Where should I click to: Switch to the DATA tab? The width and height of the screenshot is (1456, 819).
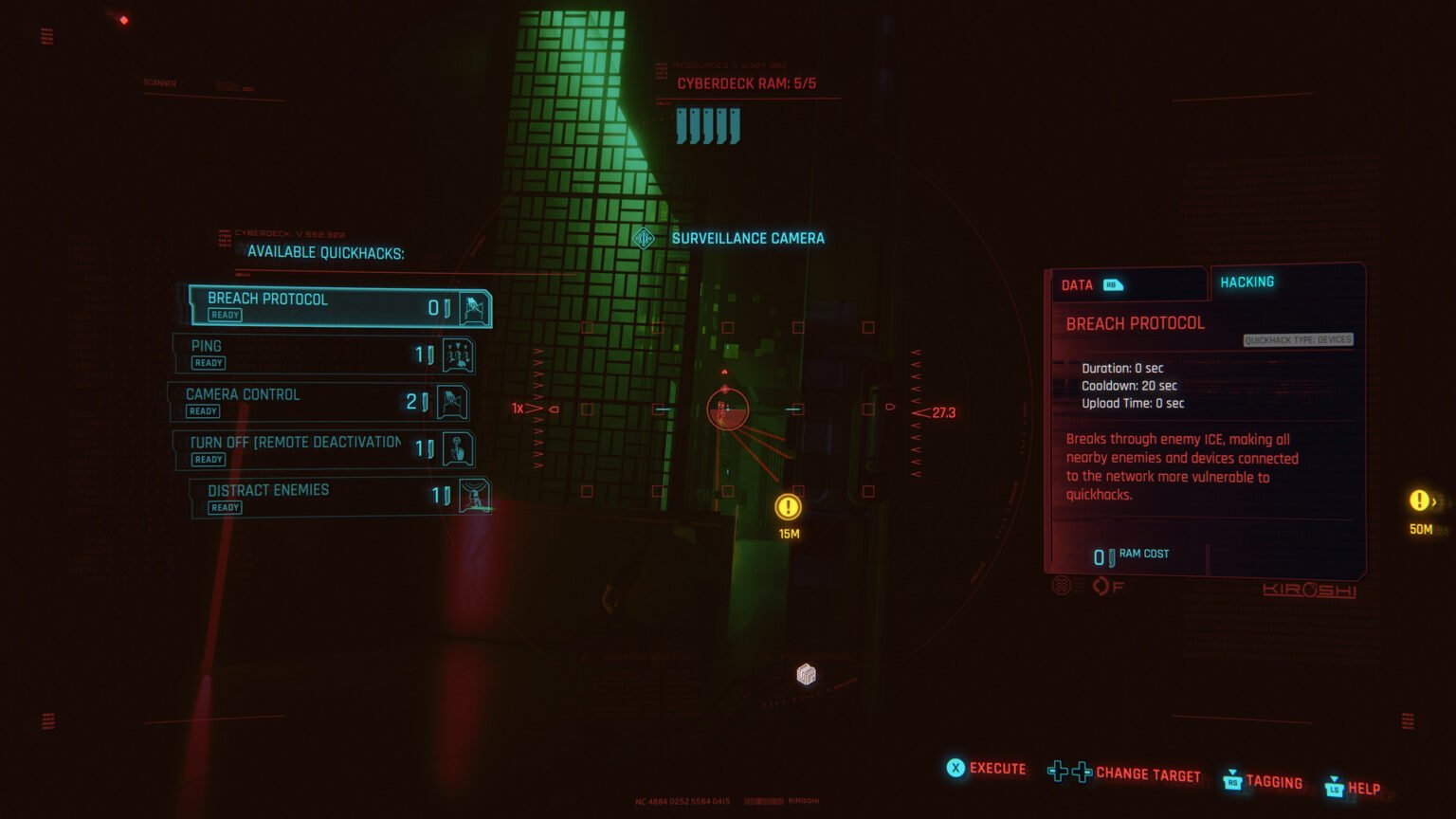(x=1078, y=284)
